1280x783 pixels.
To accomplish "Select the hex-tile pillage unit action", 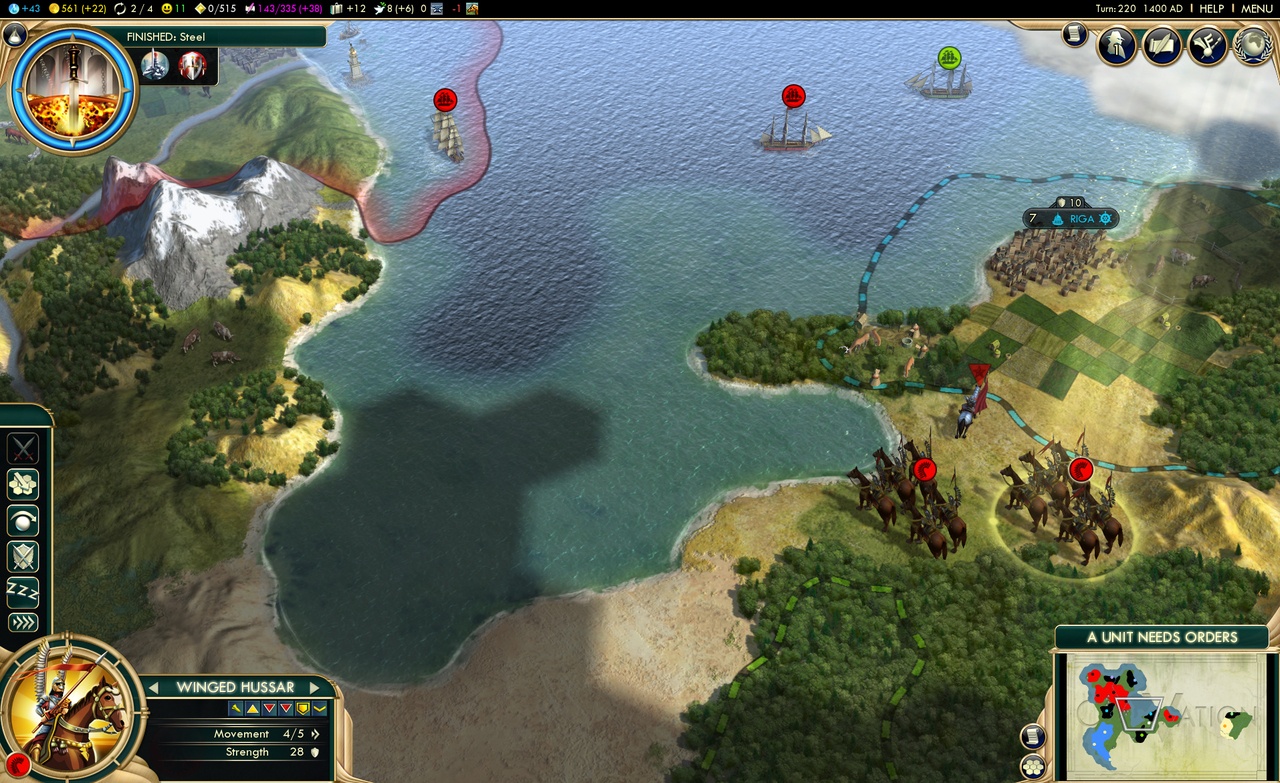I will click(23, 485).
